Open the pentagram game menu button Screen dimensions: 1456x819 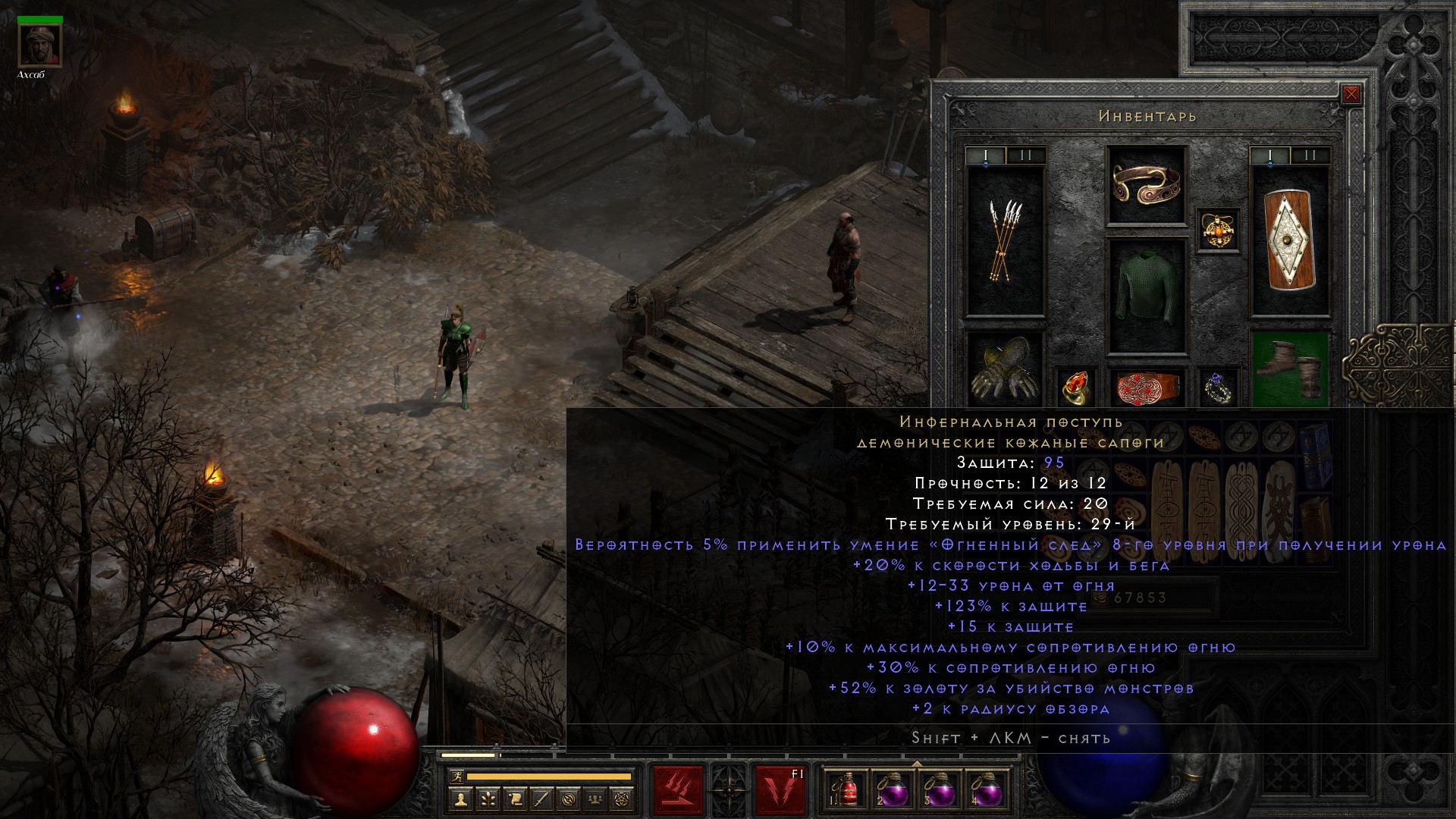click(624, 799)
